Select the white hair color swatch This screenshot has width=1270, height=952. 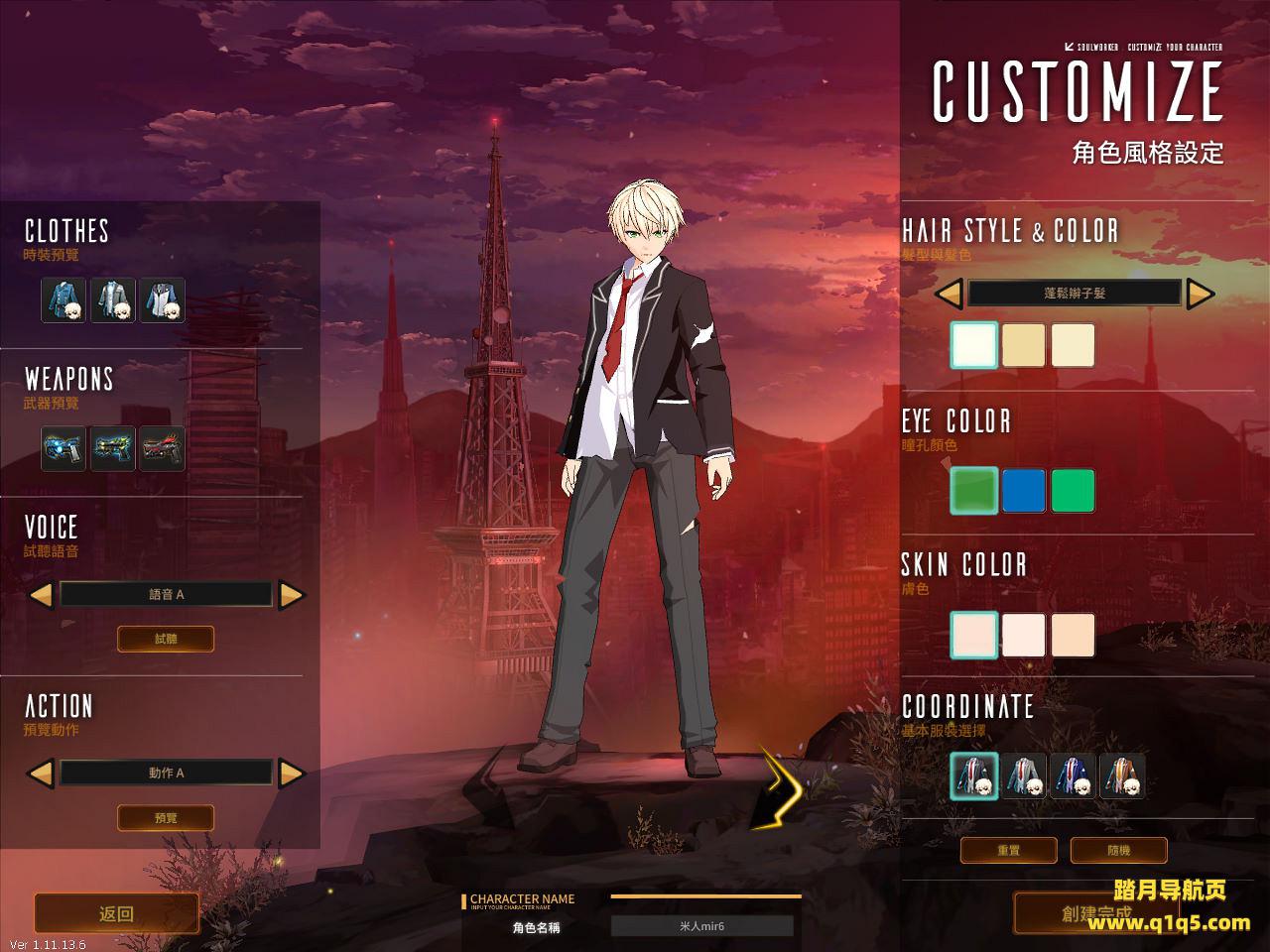pos(974,345)
